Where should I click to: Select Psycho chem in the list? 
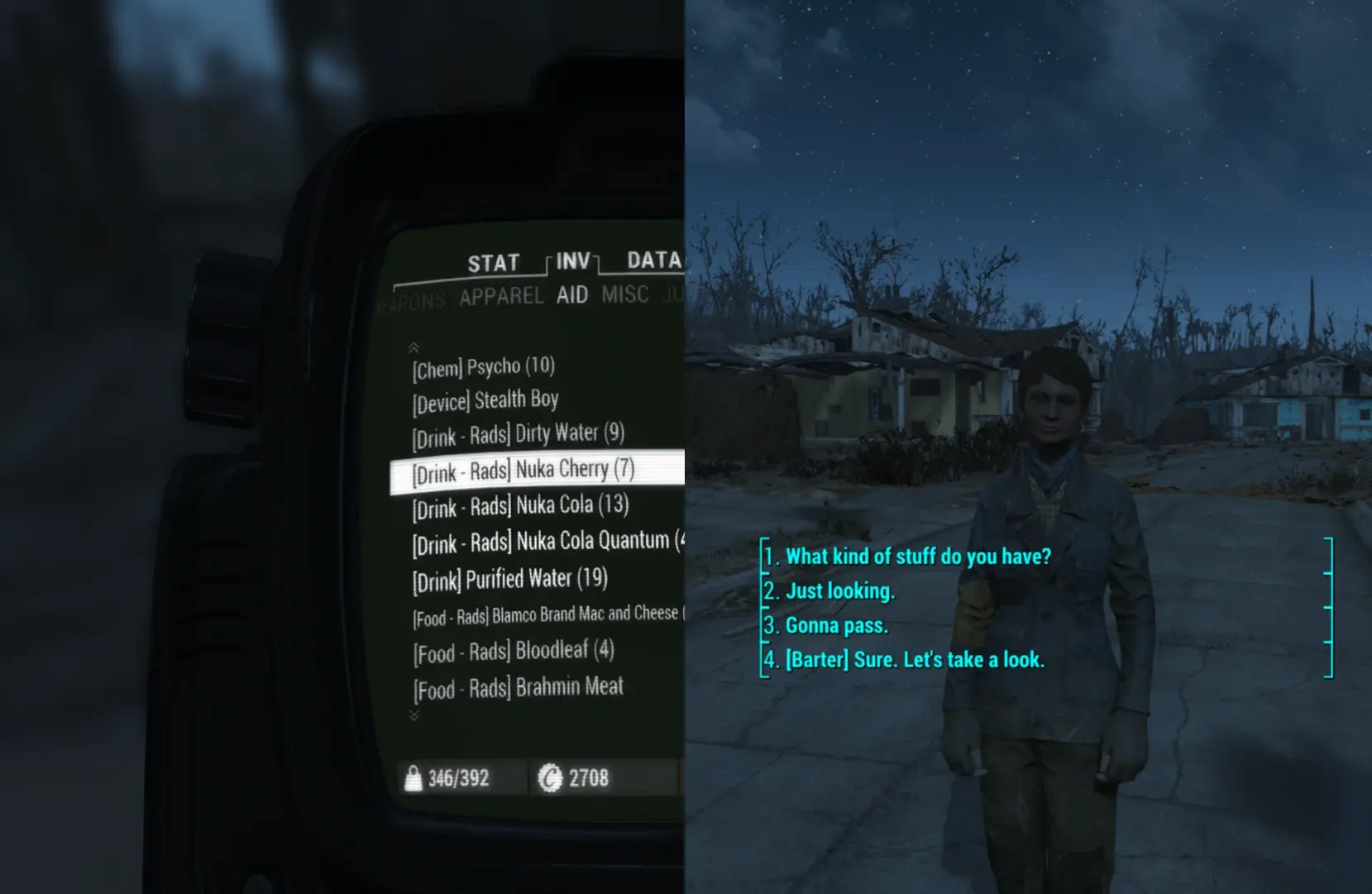coord(484,367)
